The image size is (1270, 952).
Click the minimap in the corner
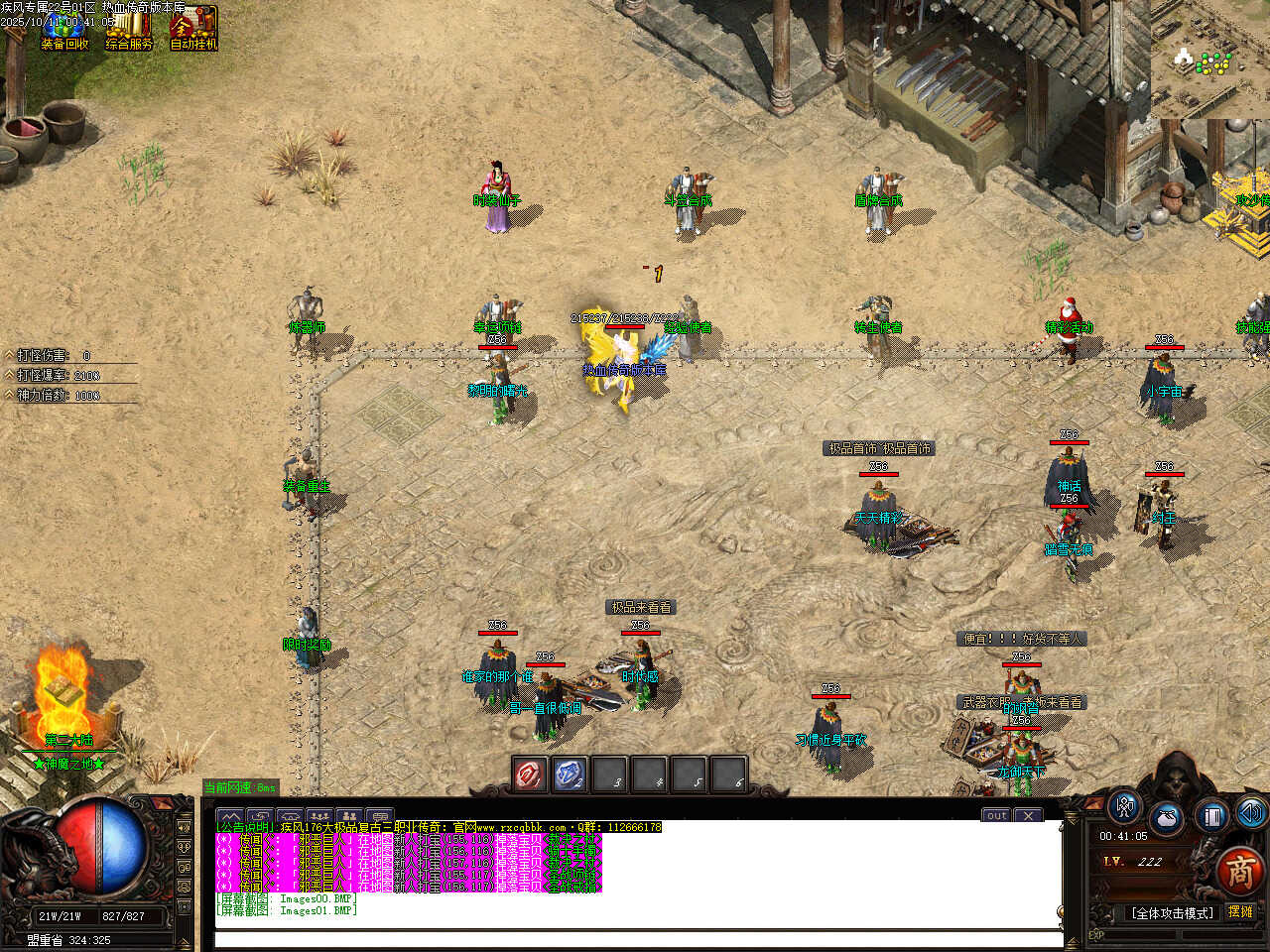tap(1210, 59)
